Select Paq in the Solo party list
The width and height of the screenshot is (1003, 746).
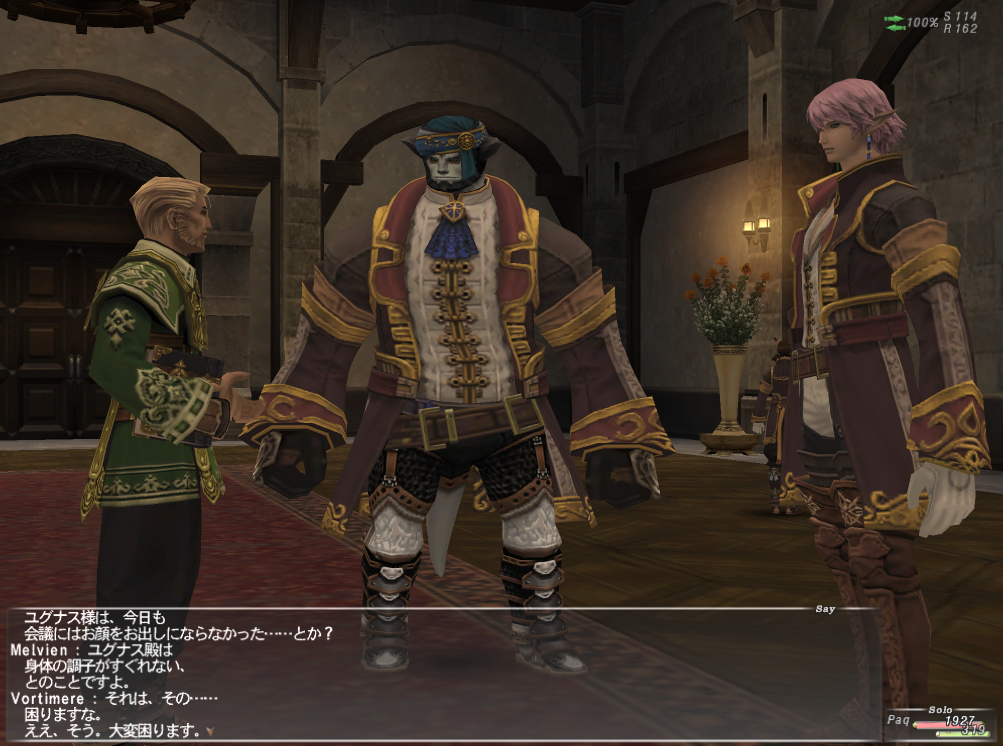tap(897, 720)
